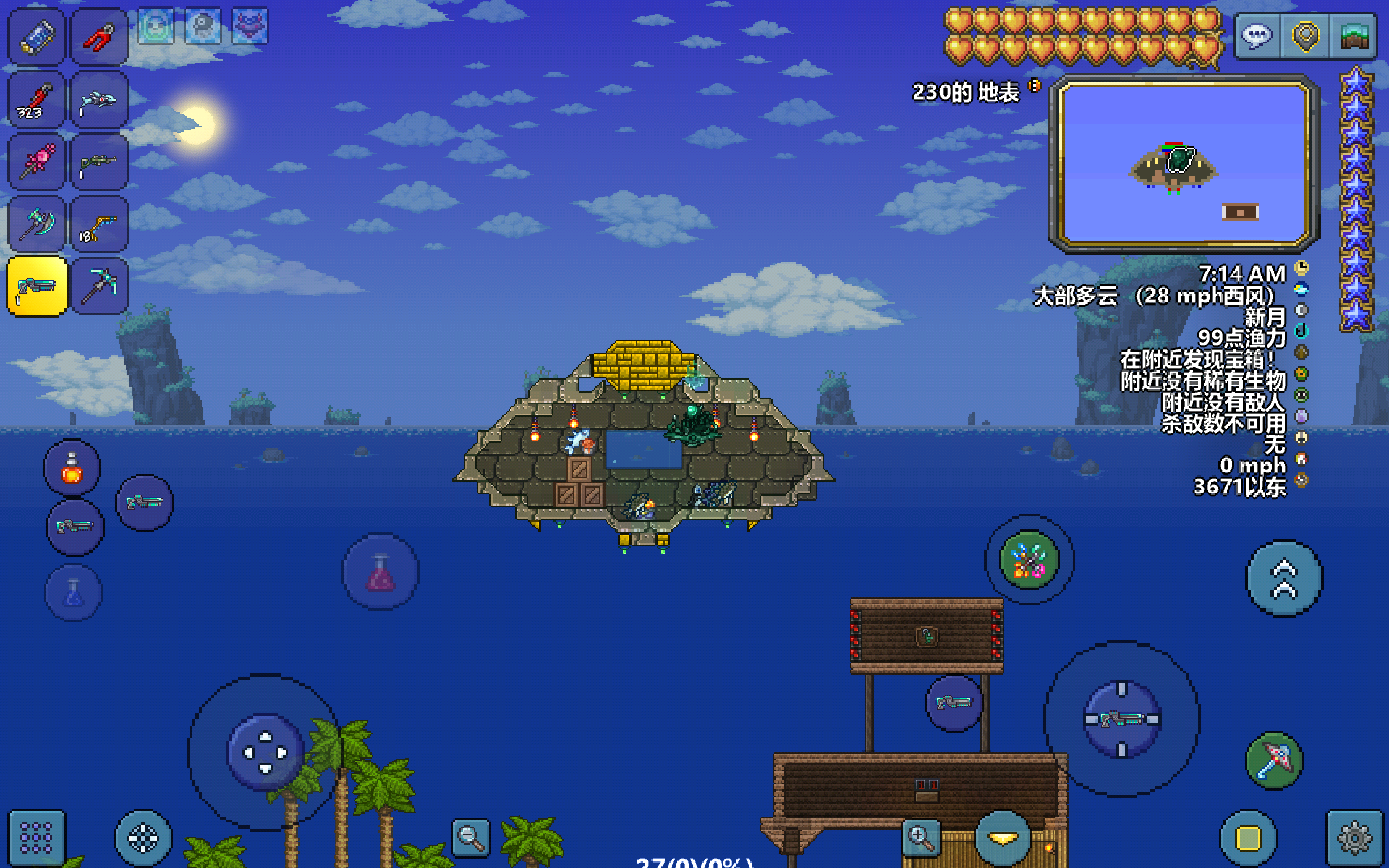Tap the double-arrow jump button

[x=1284, y=579]
